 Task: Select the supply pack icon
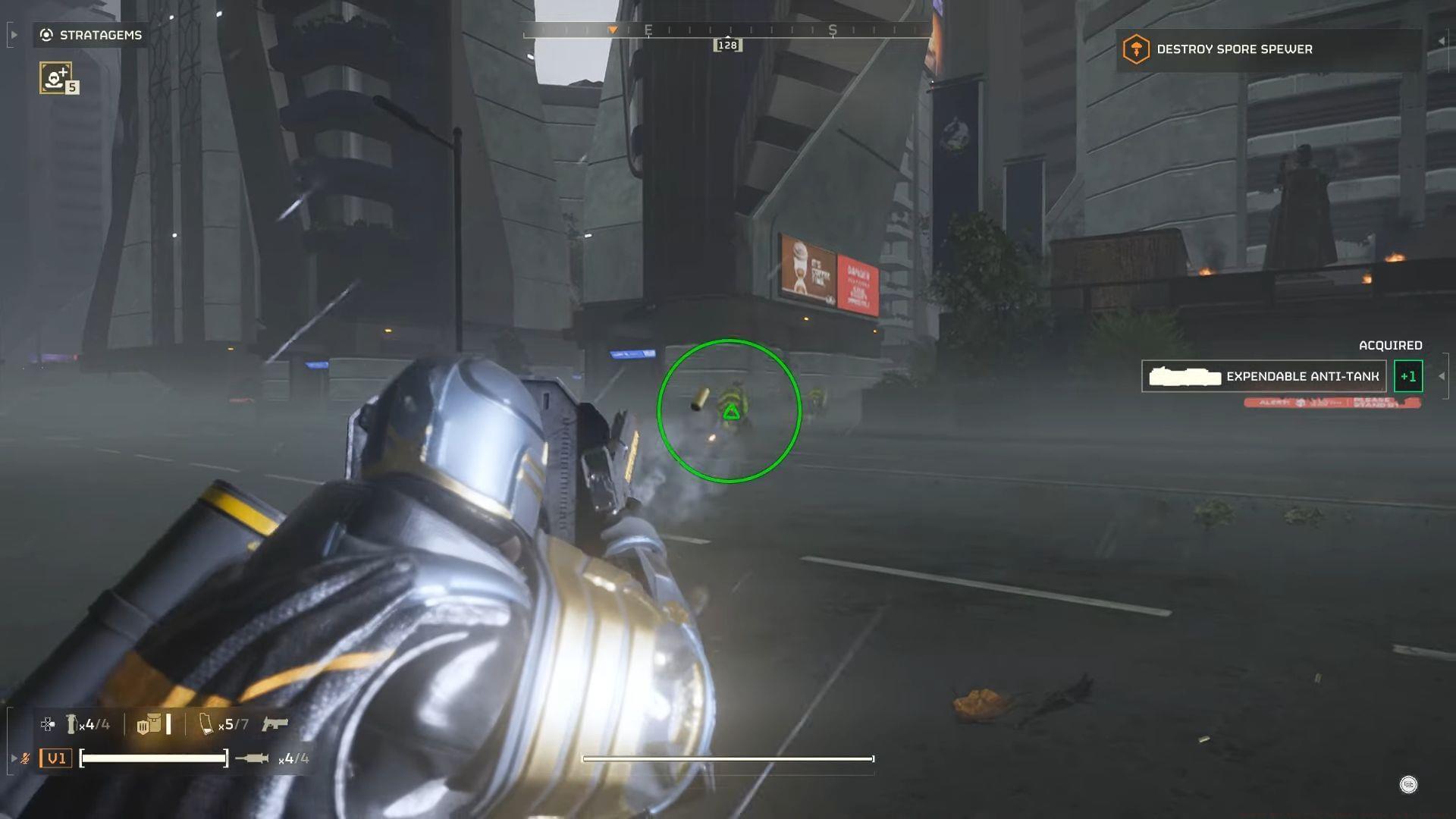pyautogui.click(x=149, y=724)
